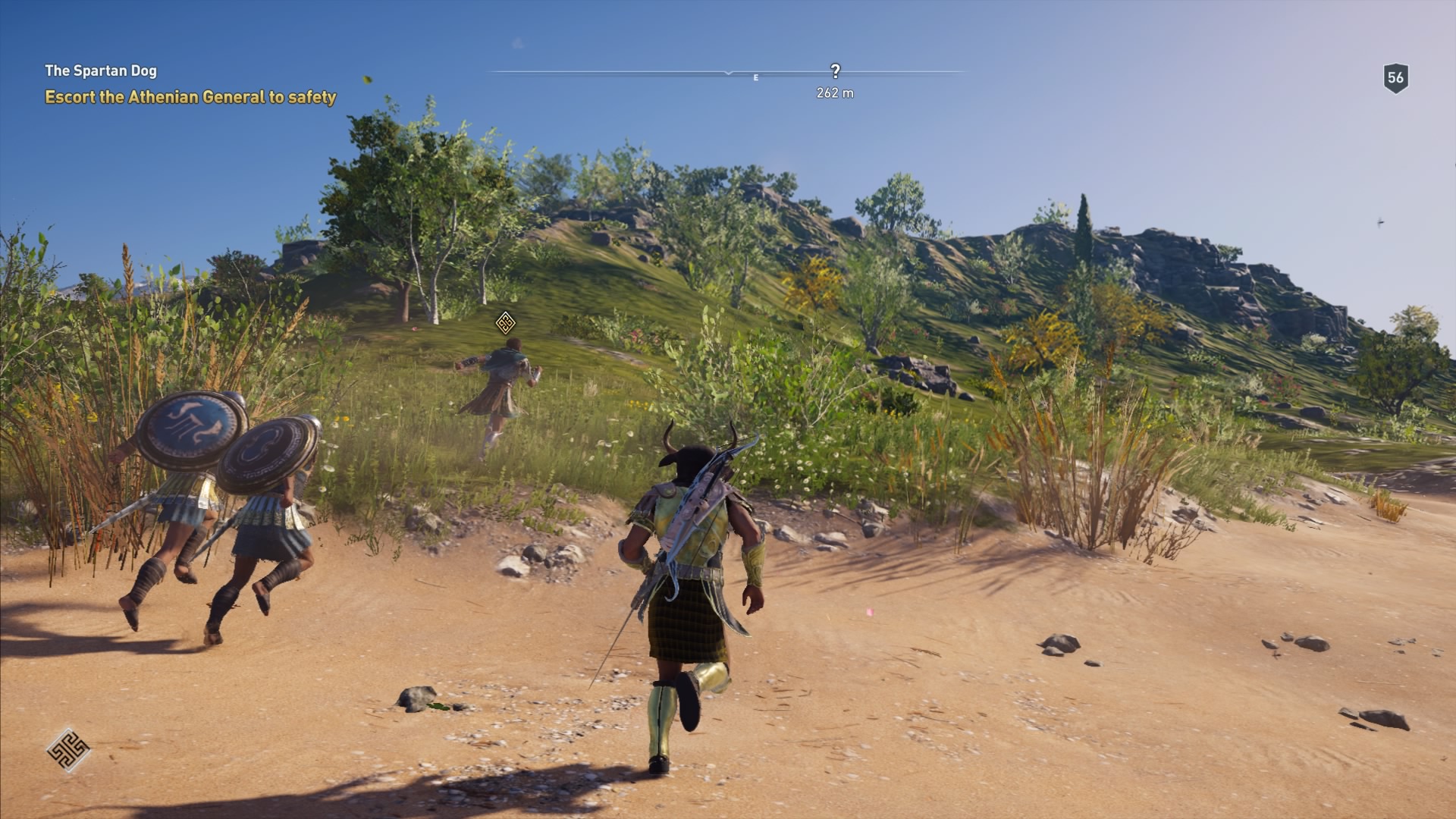Click the downward notch at compass center
Viewport: 1456px width, 819px height.
pos(730,74)
